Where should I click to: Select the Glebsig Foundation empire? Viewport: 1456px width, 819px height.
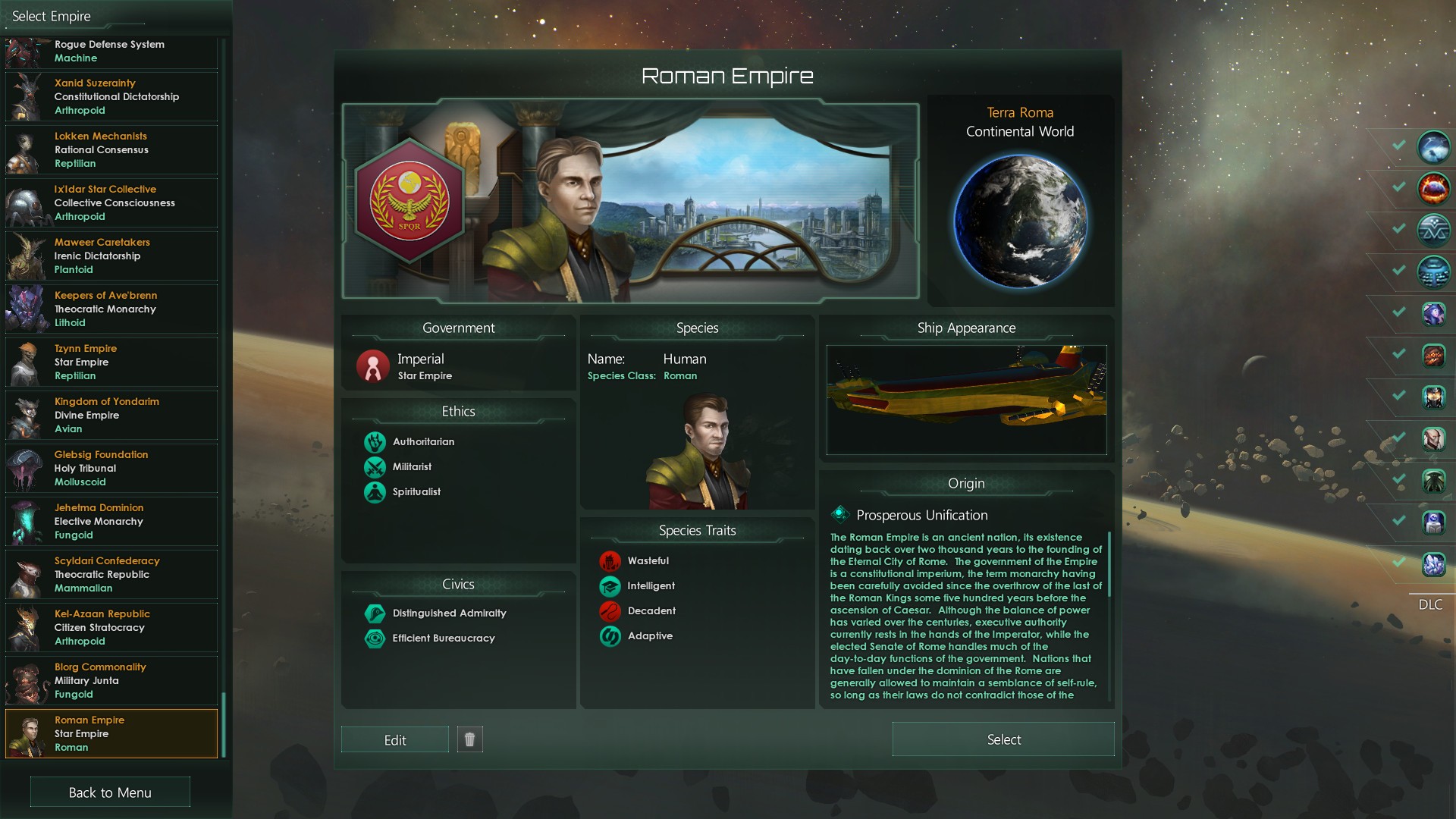click(x=111, y=468)
